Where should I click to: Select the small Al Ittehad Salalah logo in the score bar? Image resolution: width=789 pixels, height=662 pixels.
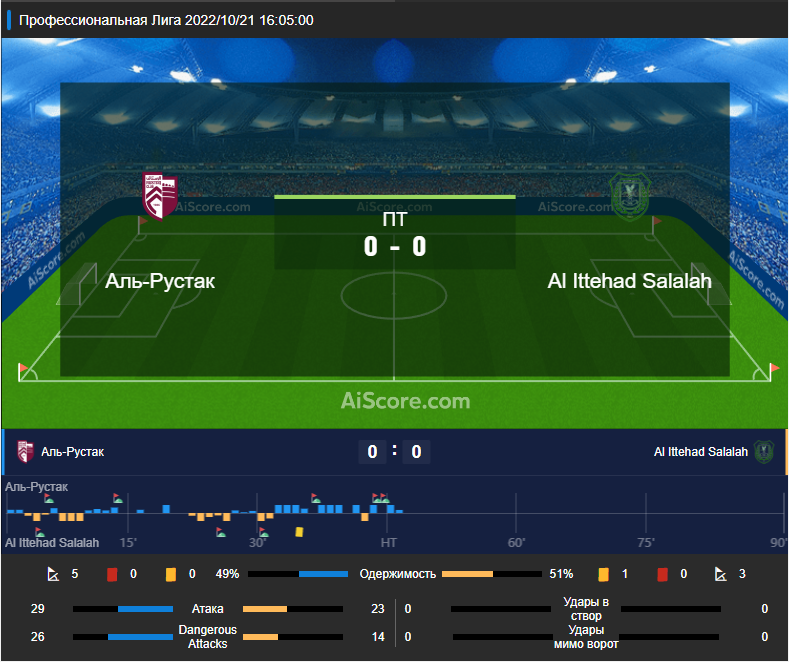pyautogui.click(x=765, y=452)
